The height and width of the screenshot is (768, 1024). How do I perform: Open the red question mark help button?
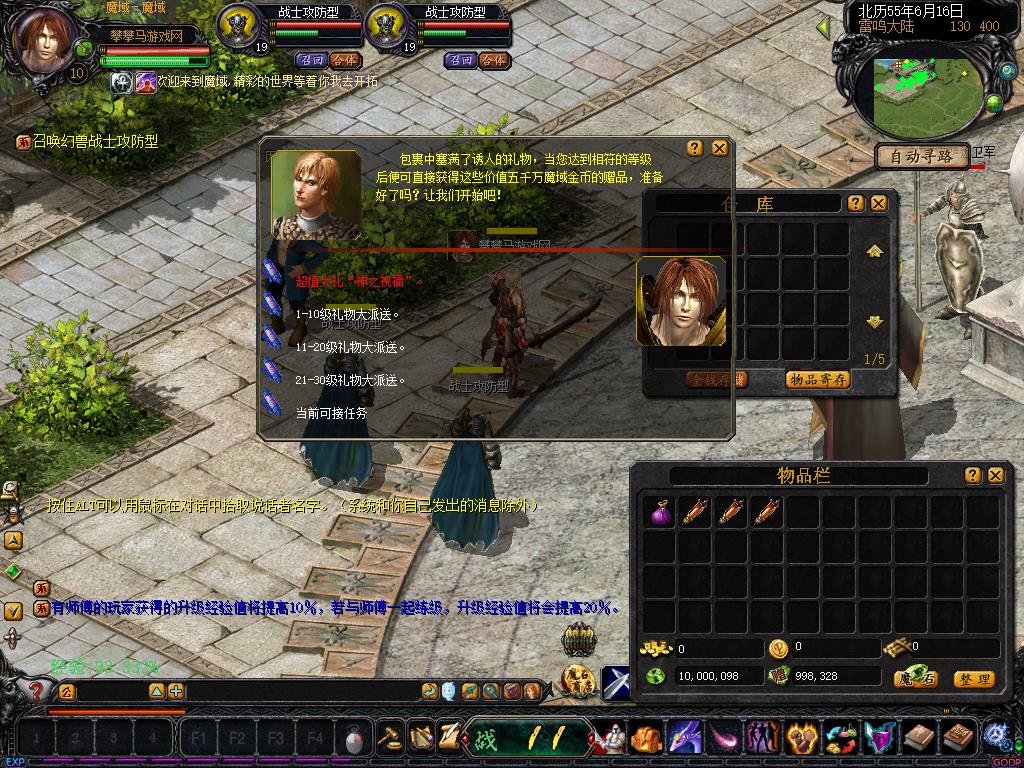pos(37,690)
